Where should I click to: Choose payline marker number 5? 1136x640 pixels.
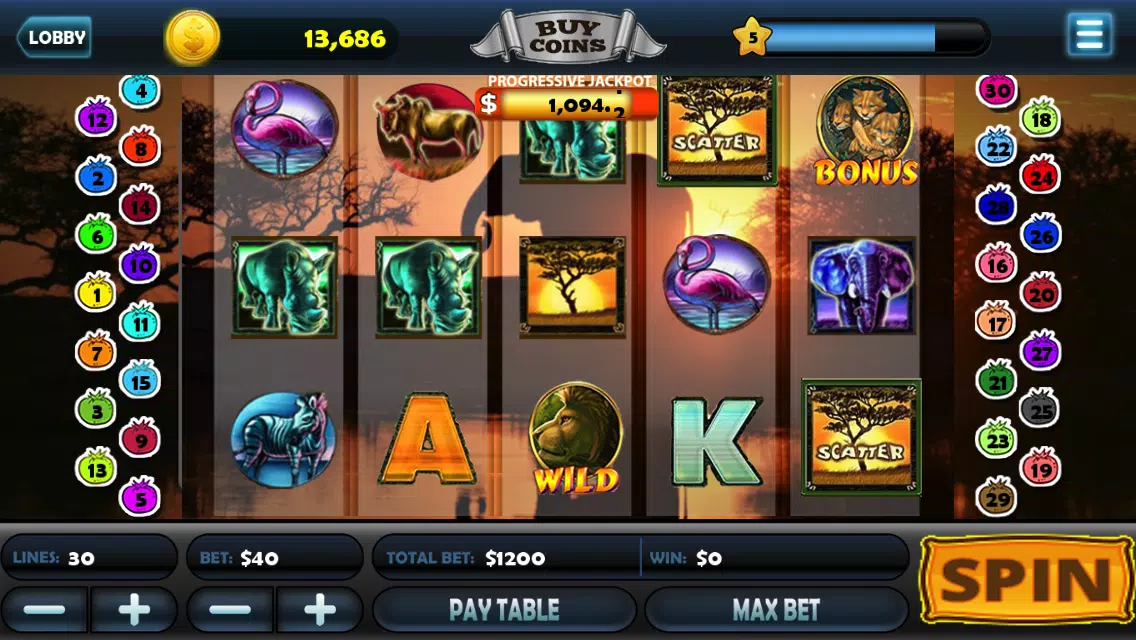click(140, 496)
